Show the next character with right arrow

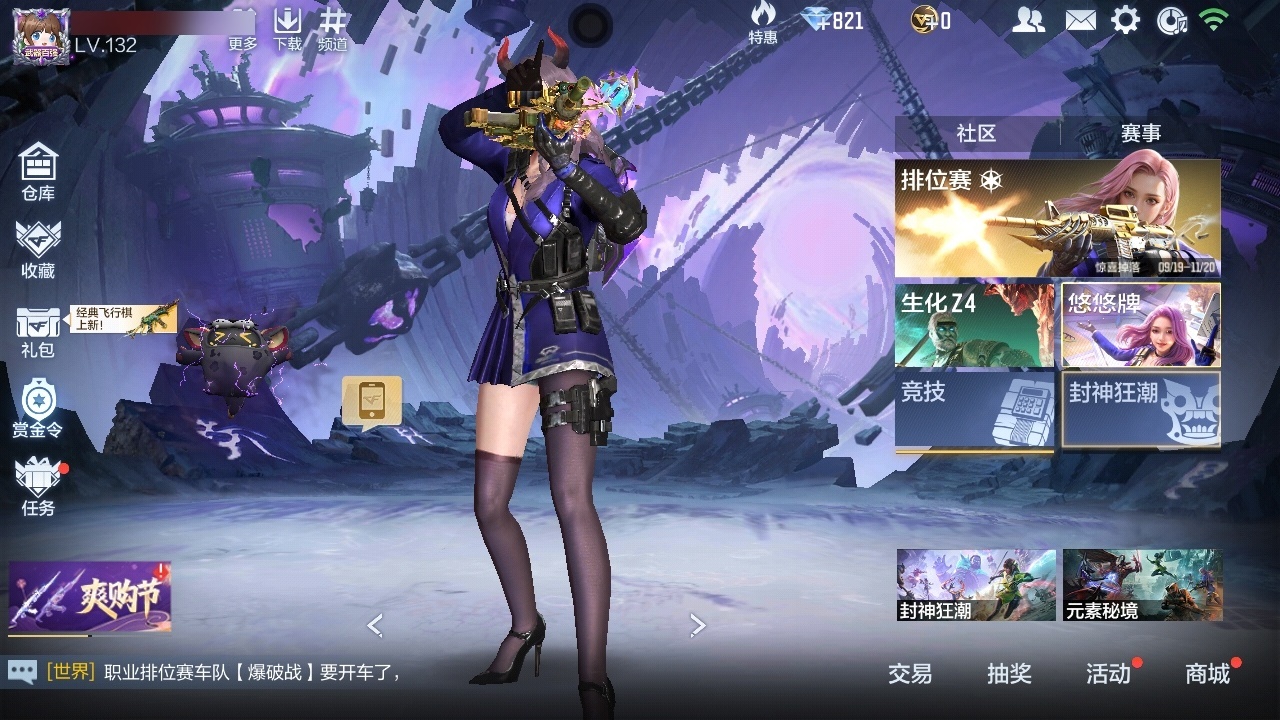pyautogui.click(x=698, y=625)
